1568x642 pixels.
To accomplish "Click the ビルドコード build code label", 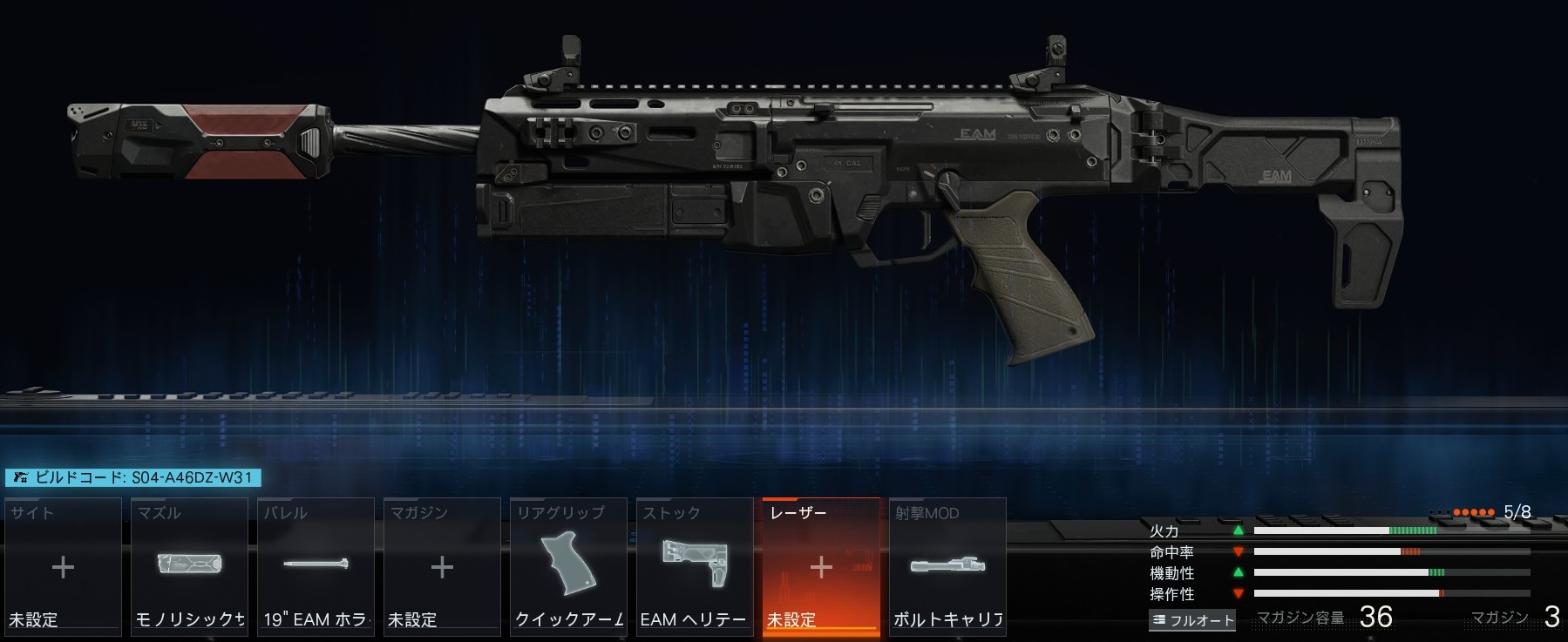I will [133, 477].
